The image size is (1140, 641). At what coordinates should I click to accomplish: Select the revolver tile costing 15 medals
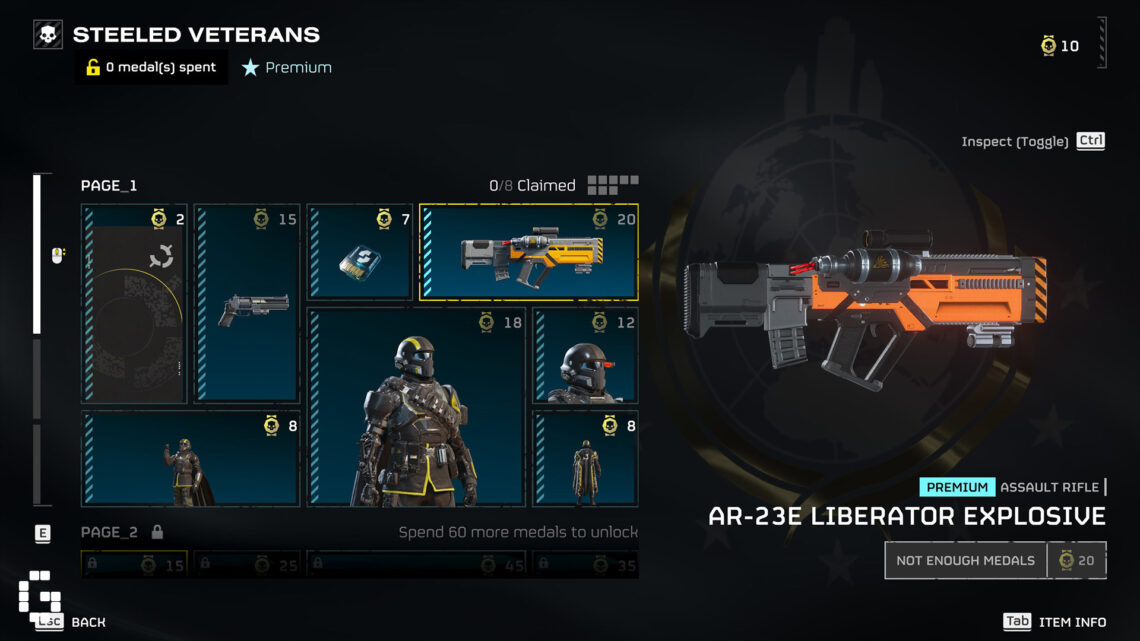coord(247,304)
